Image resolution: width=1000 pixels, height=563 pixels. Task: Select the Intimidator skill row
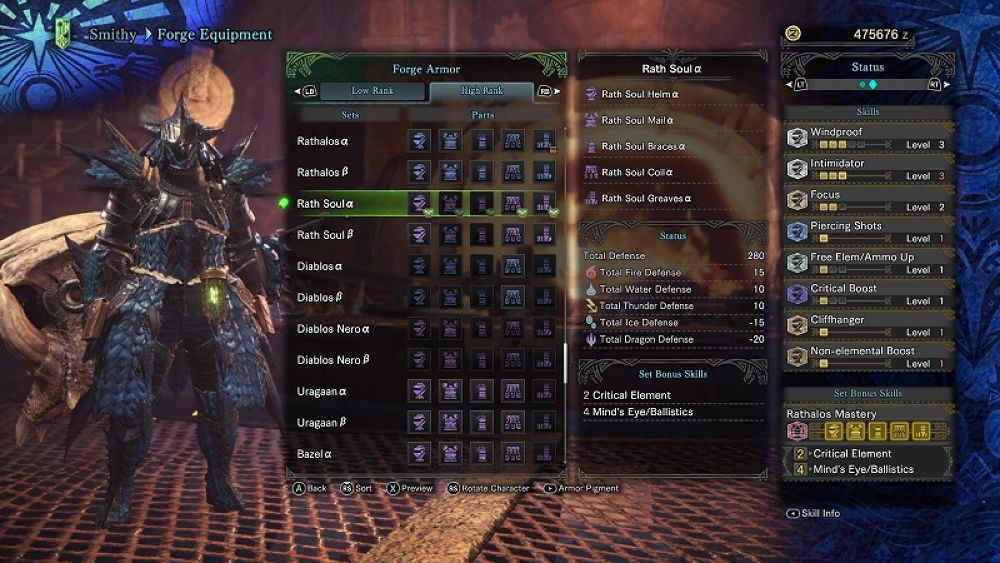pos(868,169)
